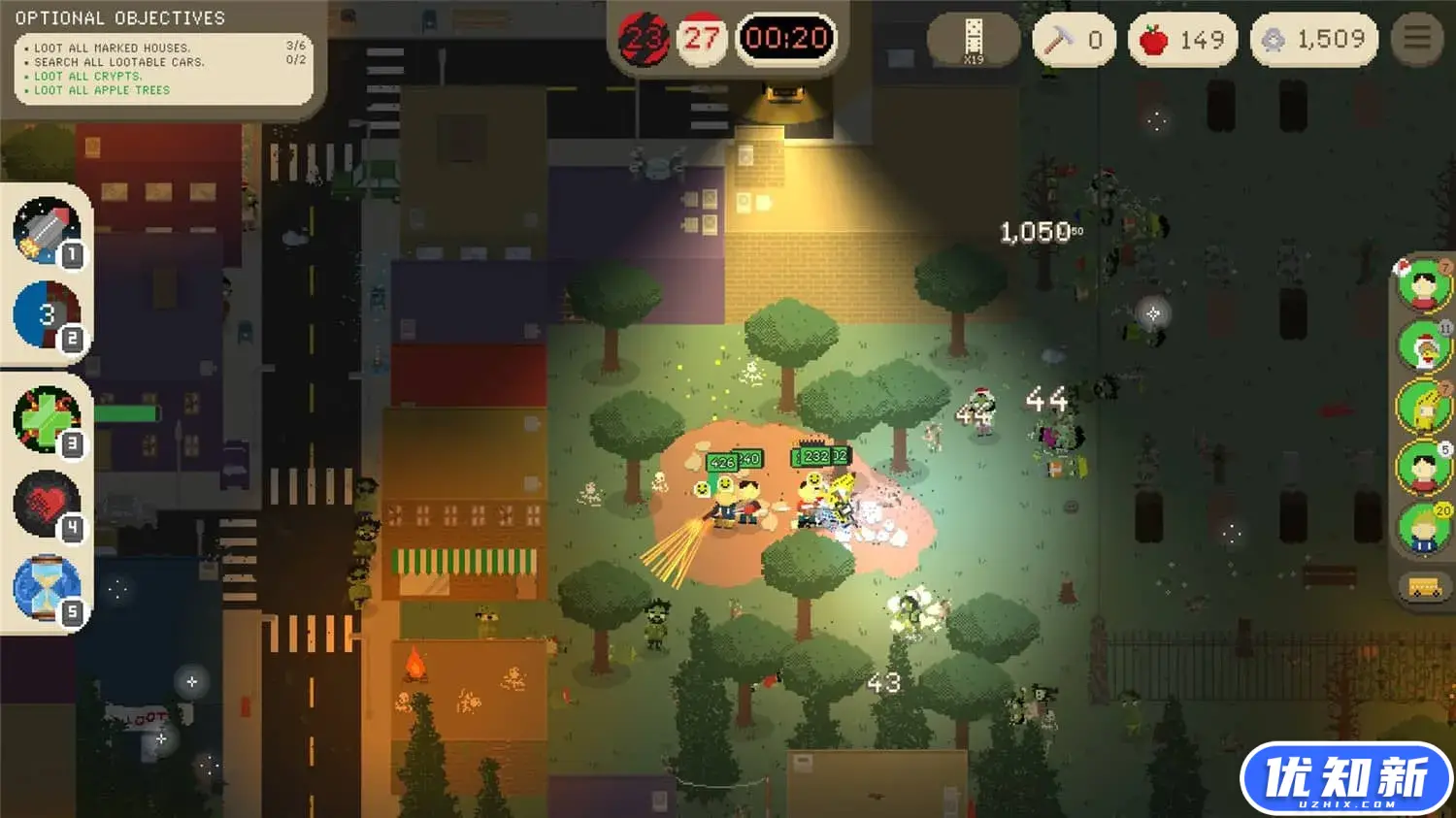
Task: Choose the banana-costume survivor portrait
Action: [1423, 407]
